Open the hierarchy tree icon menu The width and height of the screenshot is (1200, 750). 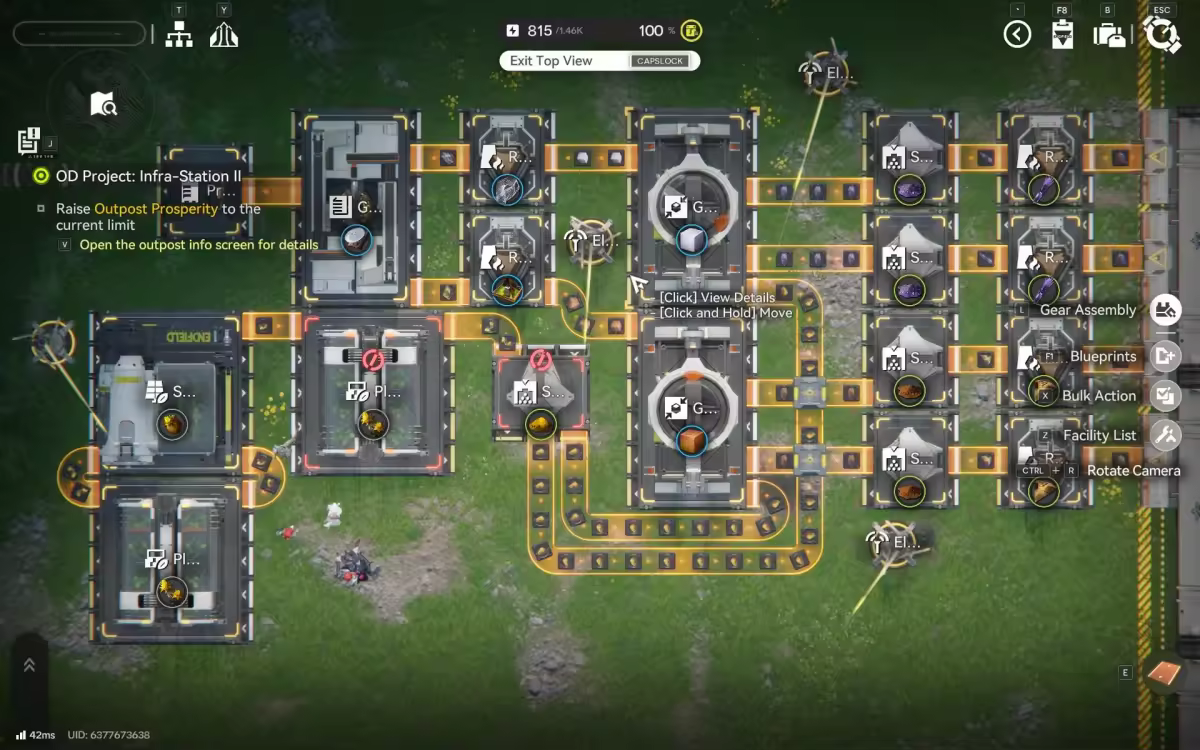coord(179,35)
